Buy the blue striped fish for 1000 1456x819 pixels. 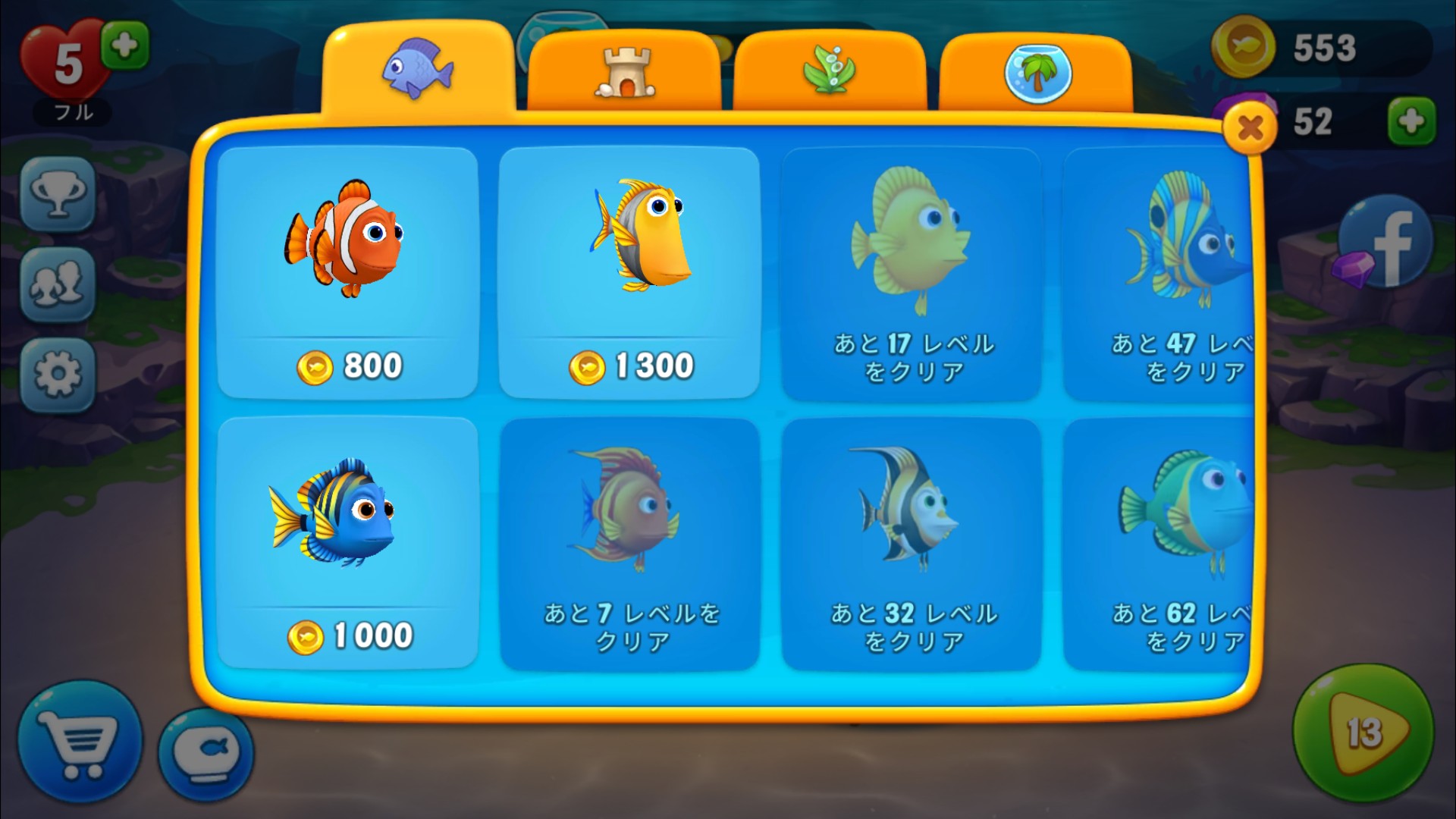click(x=347, y=542)
